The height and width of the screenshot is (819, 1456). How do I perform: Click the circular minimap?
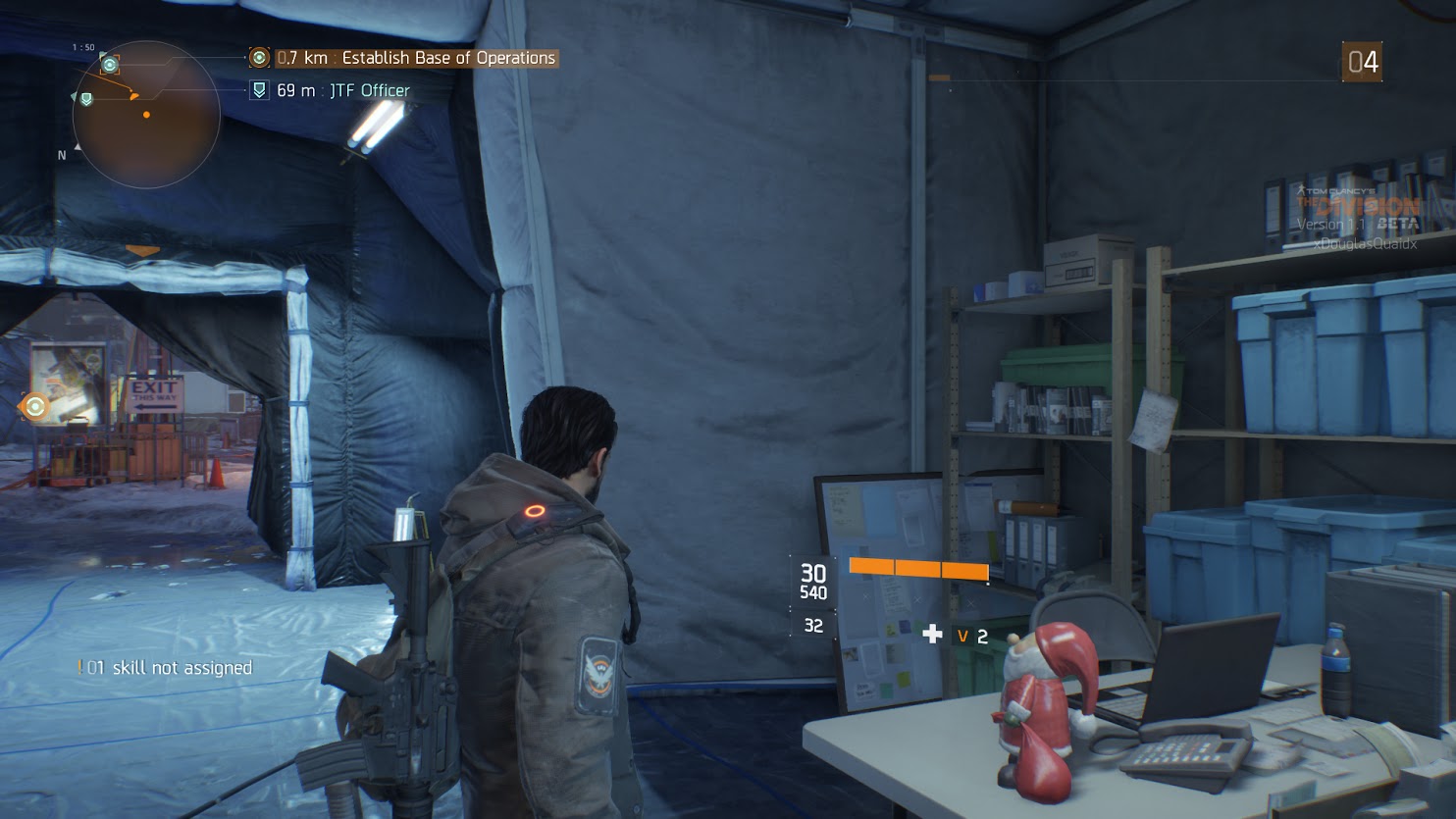click(x=146, y=115)
